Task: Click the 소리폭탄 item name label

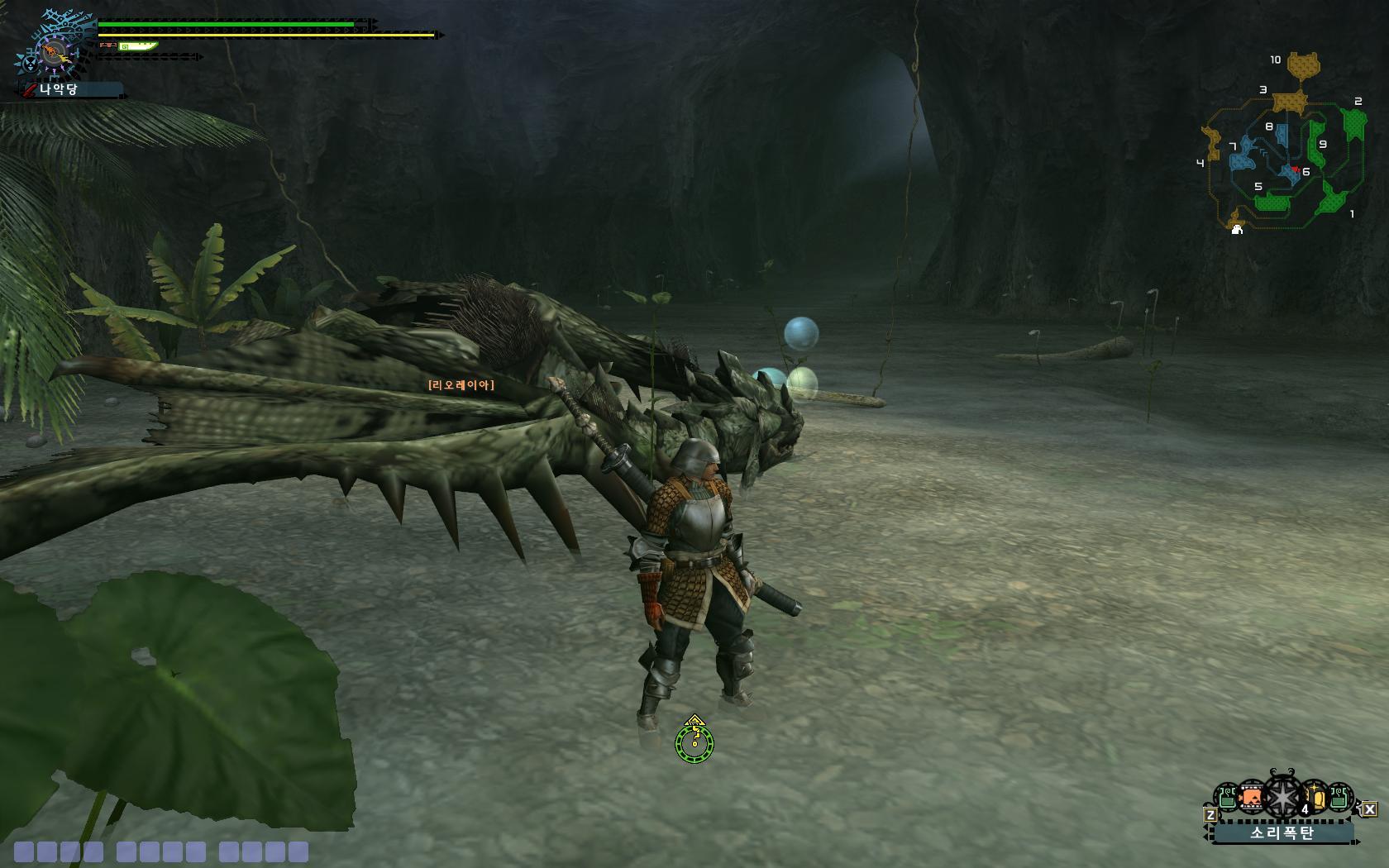Action: [1282, 832]
